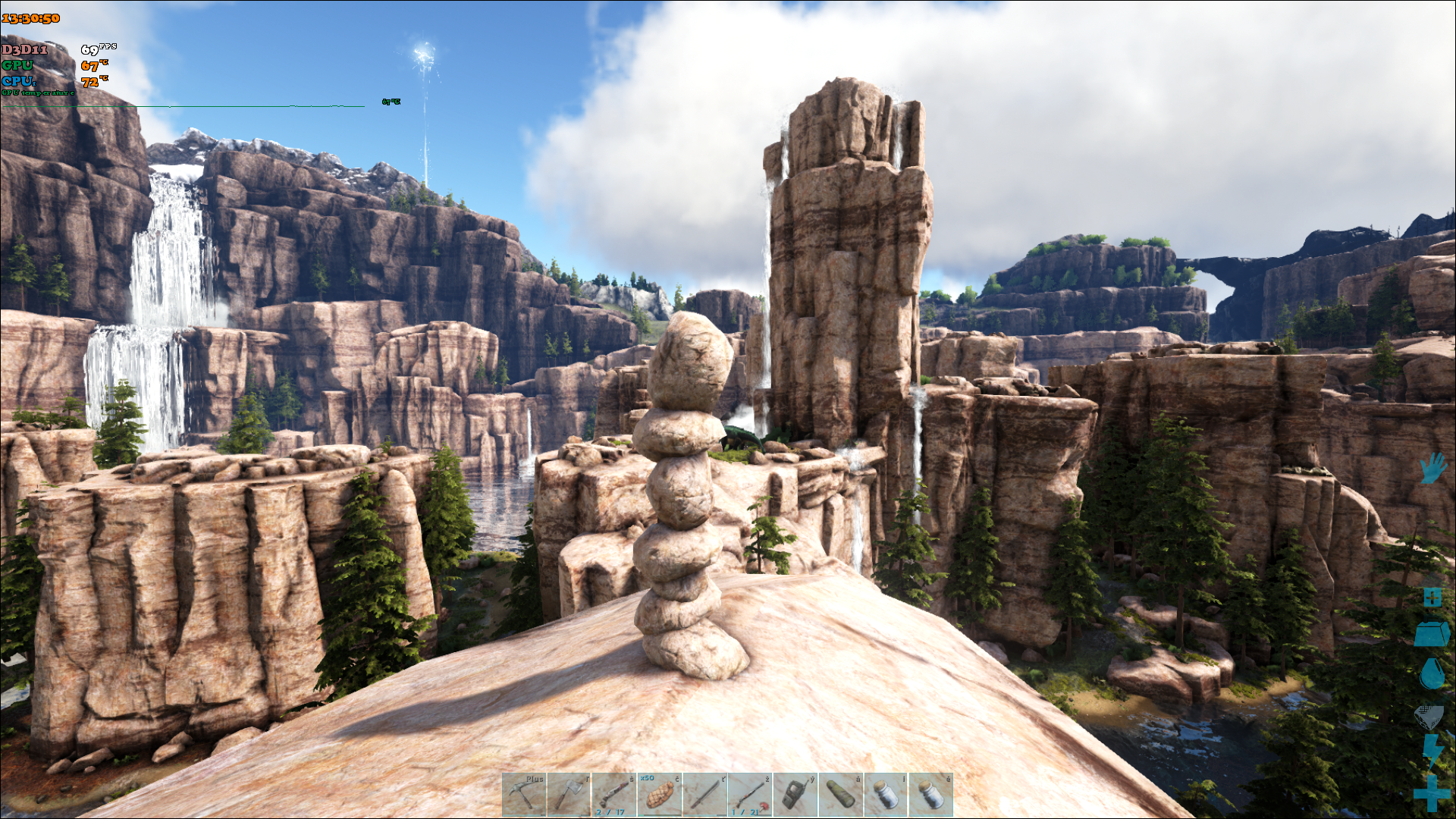Viewport: 1456px width, 819px height.
Task: Select the handheld GPS device slot
Action: [x=795, y=794]
